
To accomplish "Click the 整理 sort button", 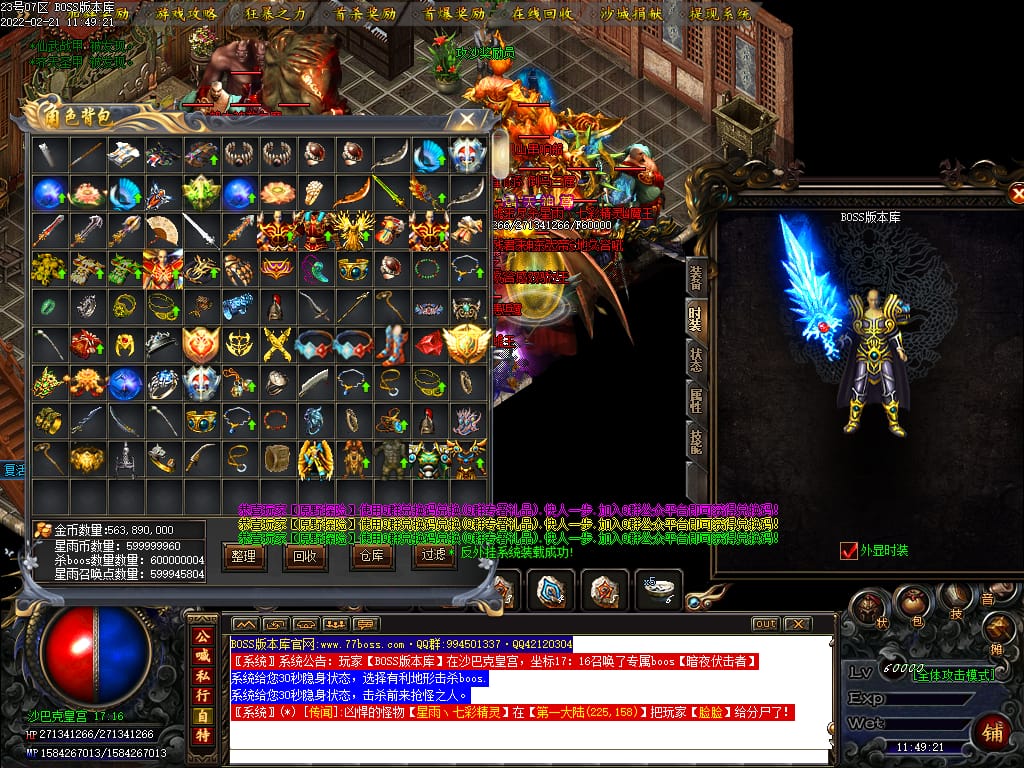I will tap(243, 557).
